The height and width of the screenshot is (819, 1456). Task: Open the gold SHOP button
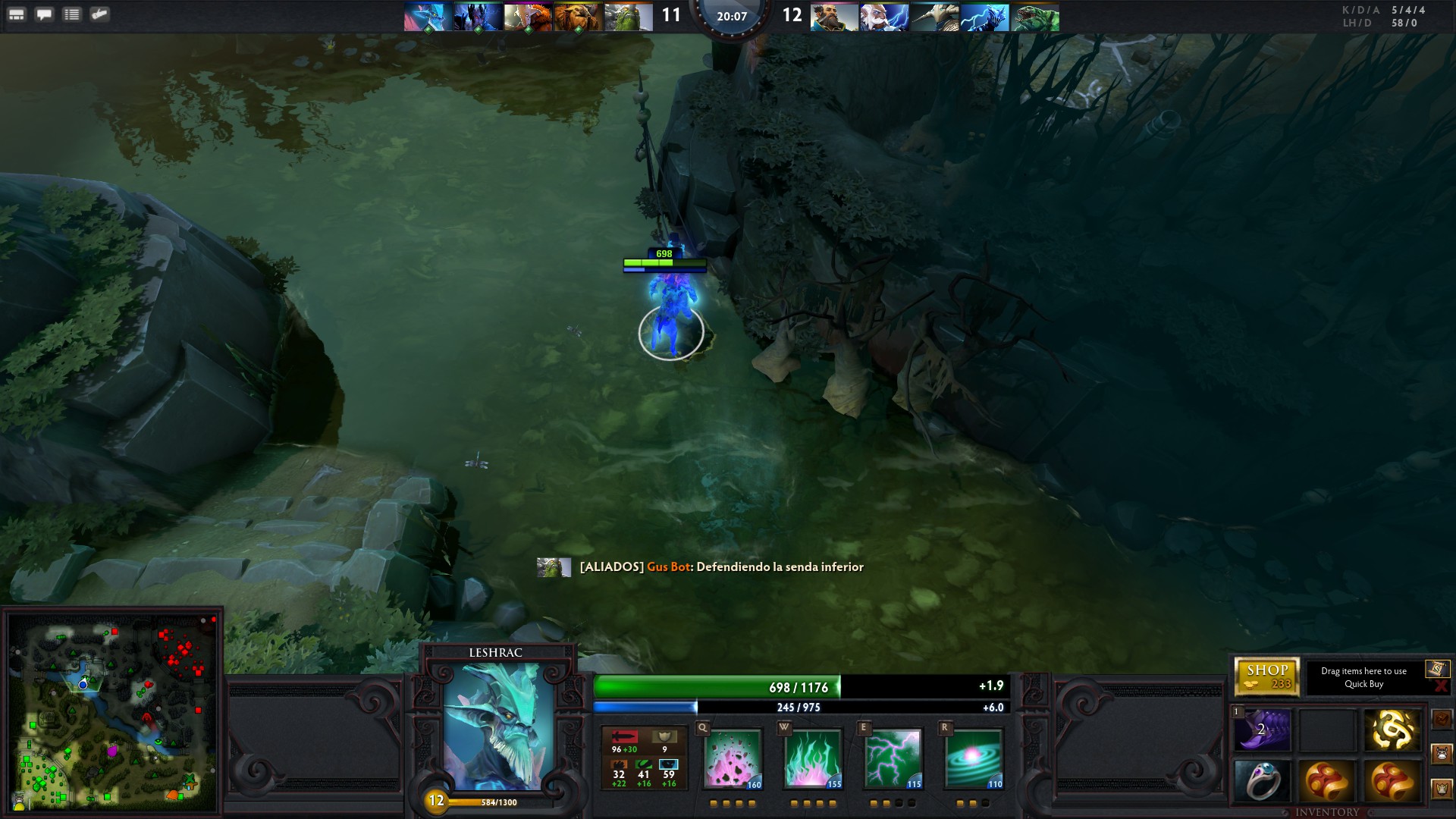1266,676
